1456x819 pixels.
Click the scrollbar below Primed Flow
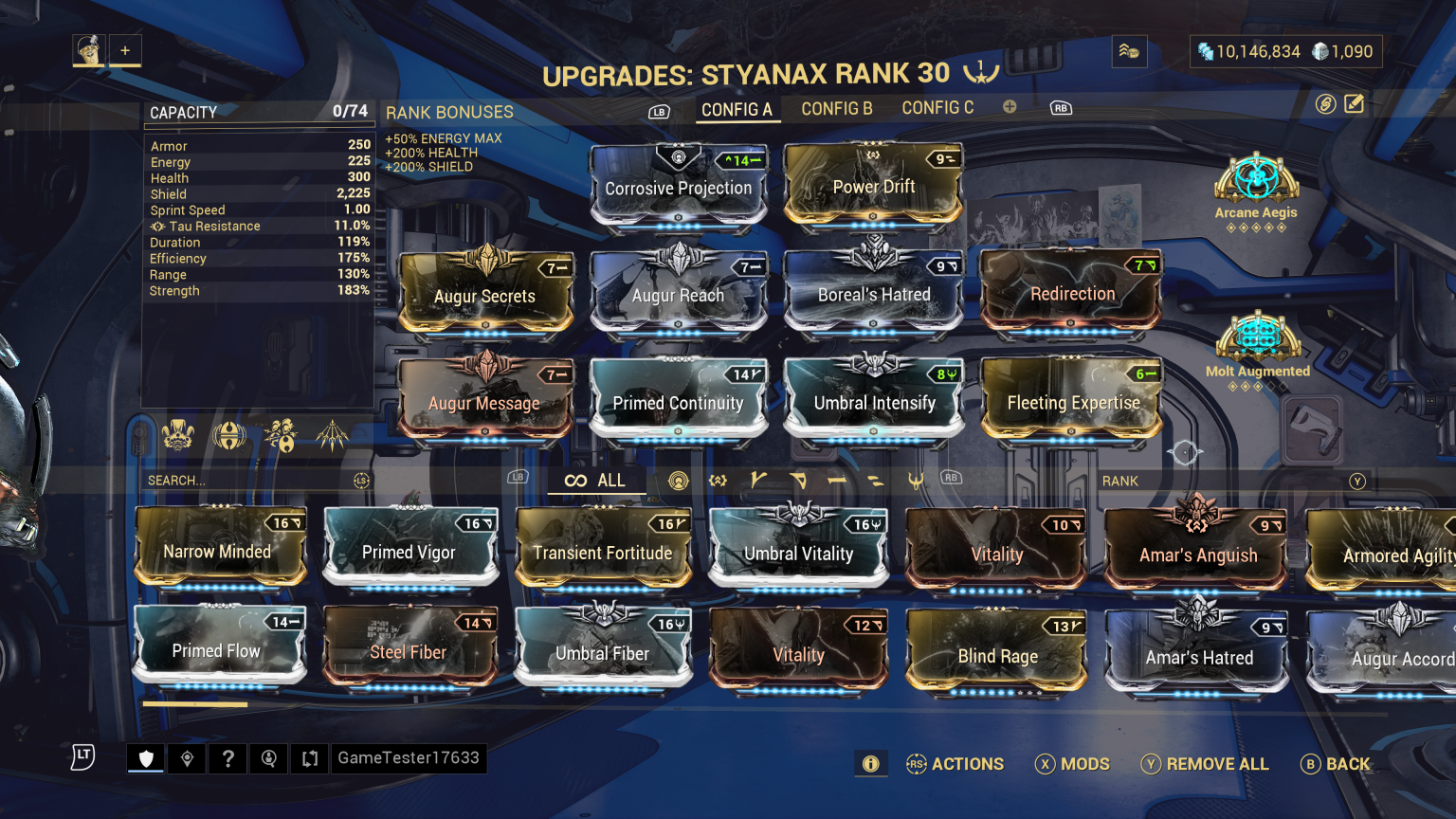(194, 704)
